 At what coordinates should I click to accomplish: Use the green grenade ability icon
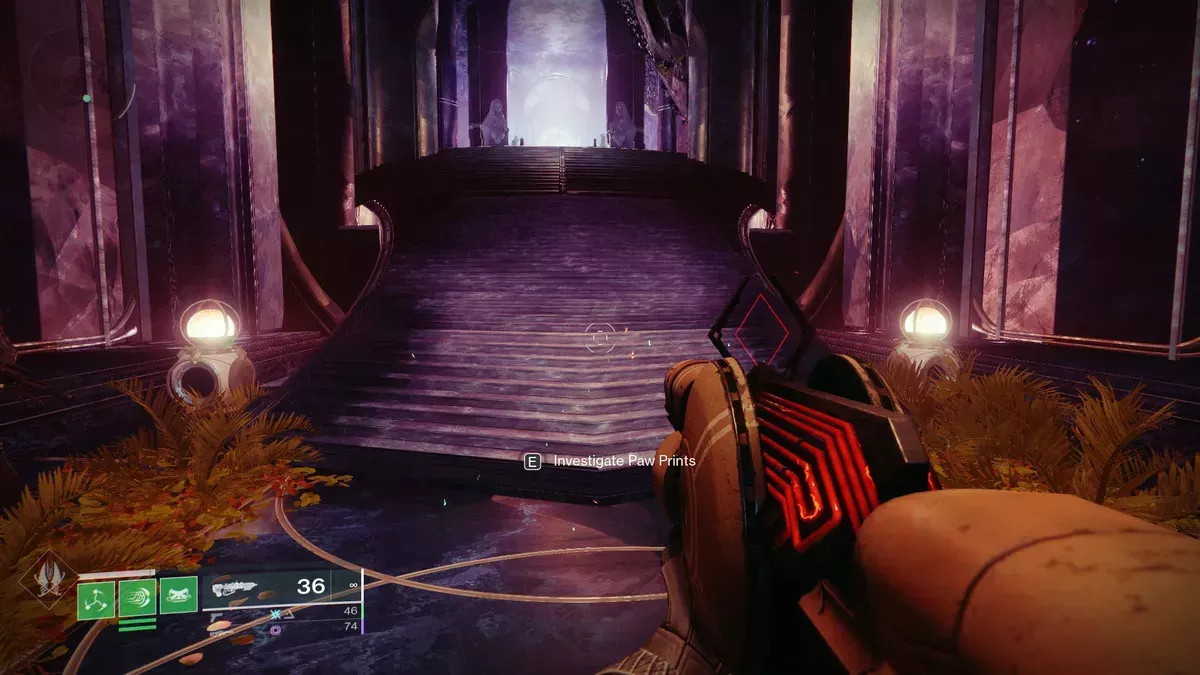(x=97, y=599)
